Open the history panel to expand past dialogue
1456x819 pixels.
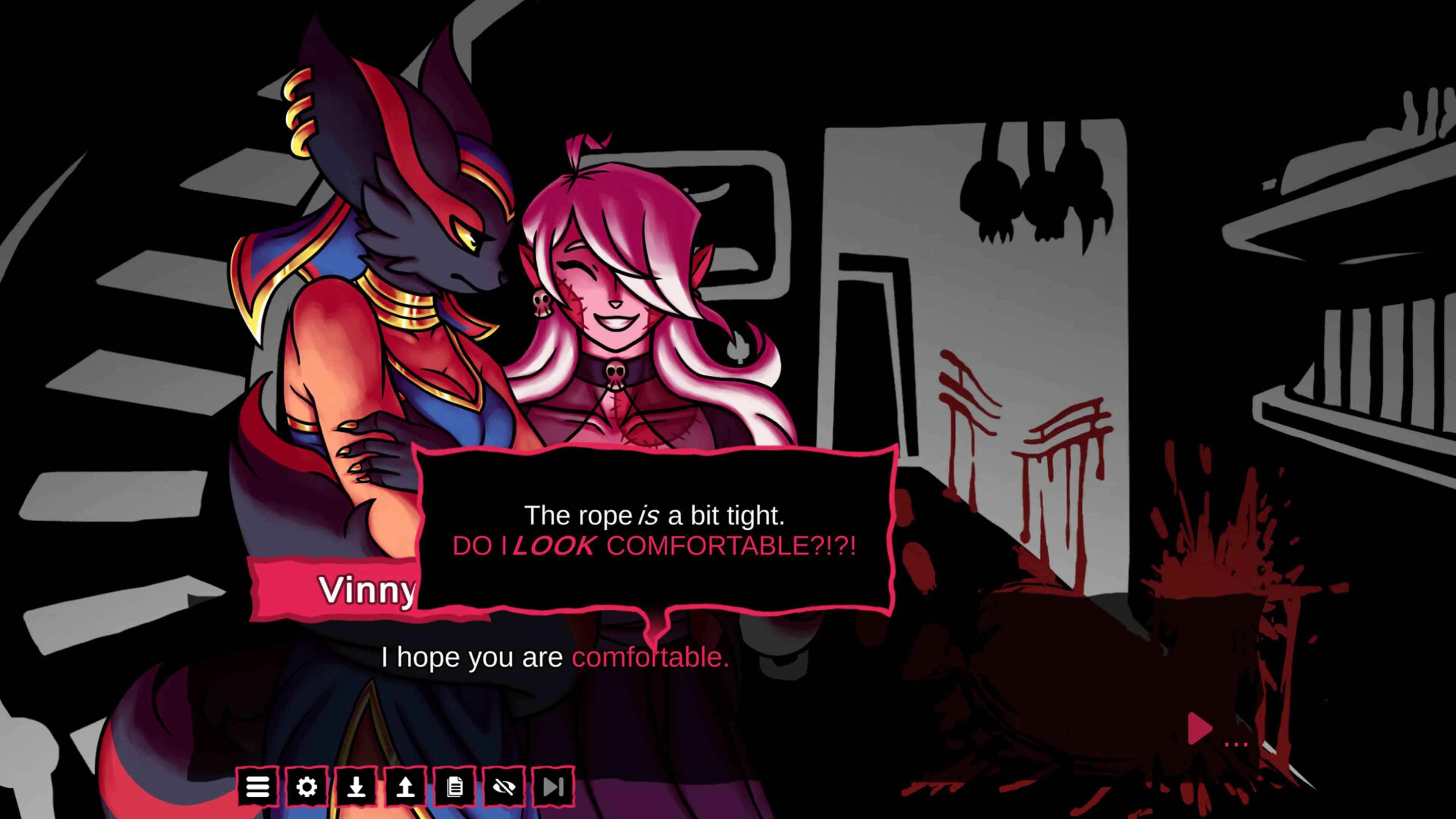[455, 786]
